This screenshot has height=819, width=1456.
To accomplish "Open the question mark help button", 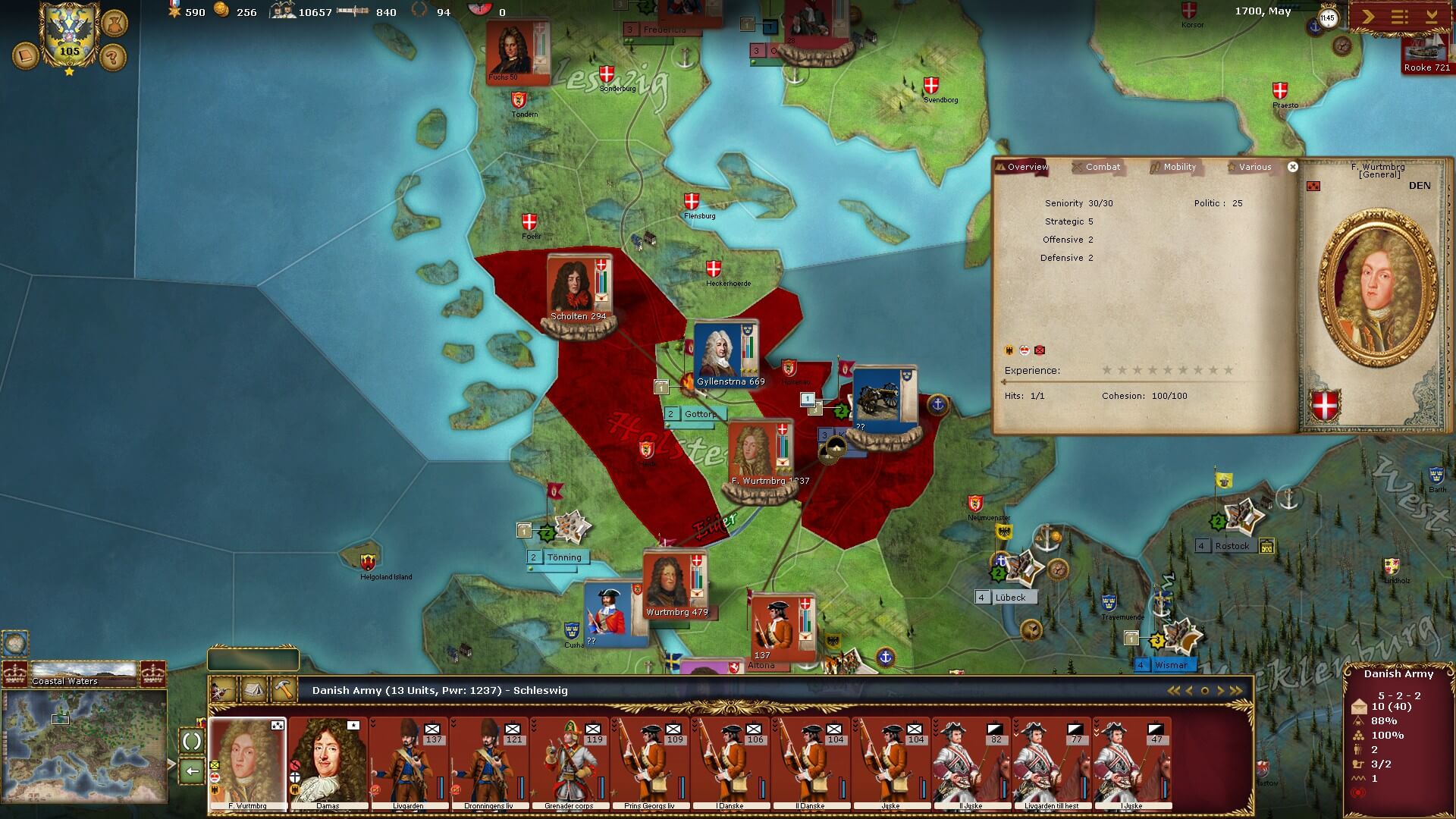I will click(113, 57).
